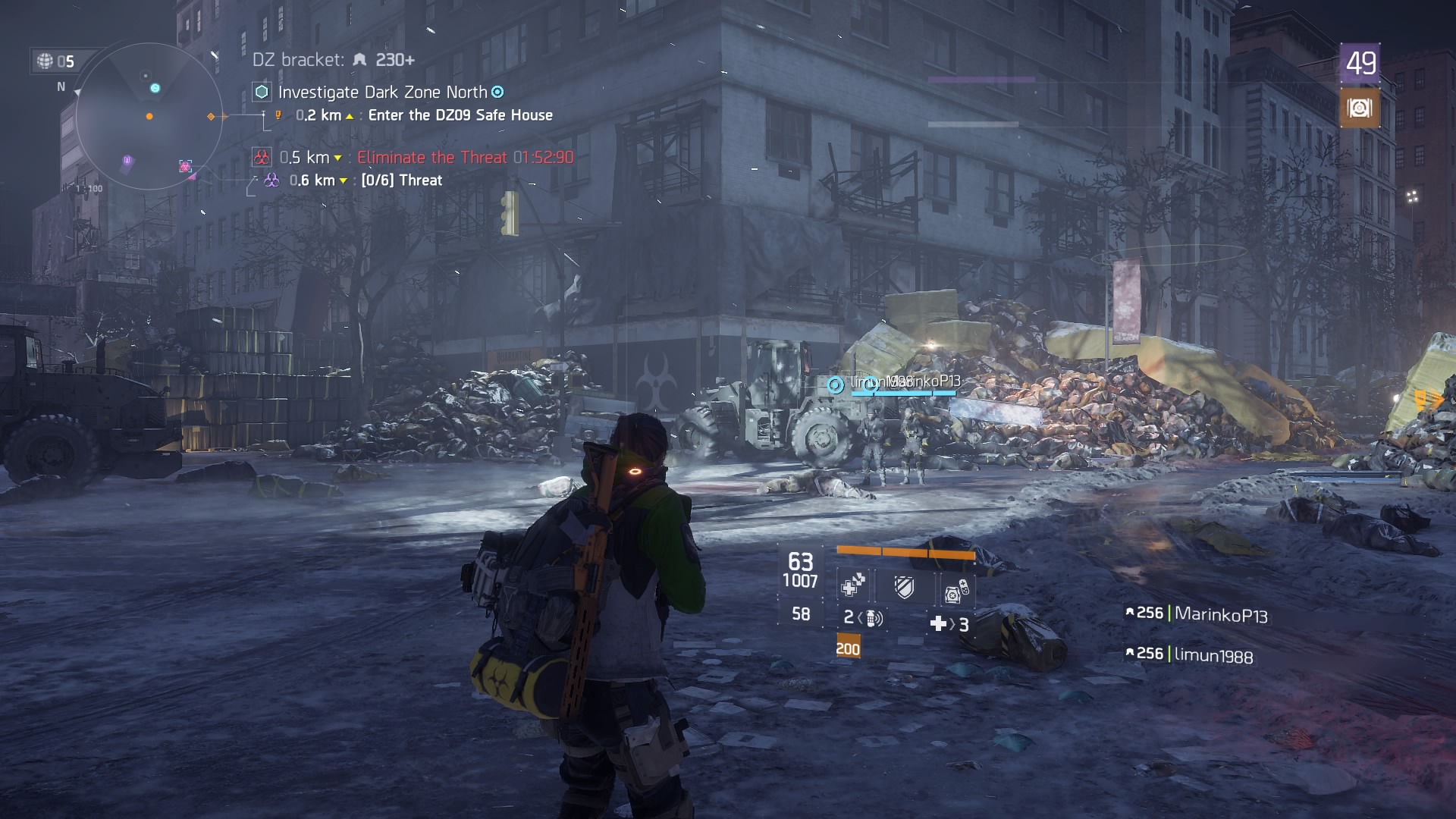Click the orange target icon under rank badge
The height and width of the screenshot is (819, 1456).
(x=1359, y=108)
